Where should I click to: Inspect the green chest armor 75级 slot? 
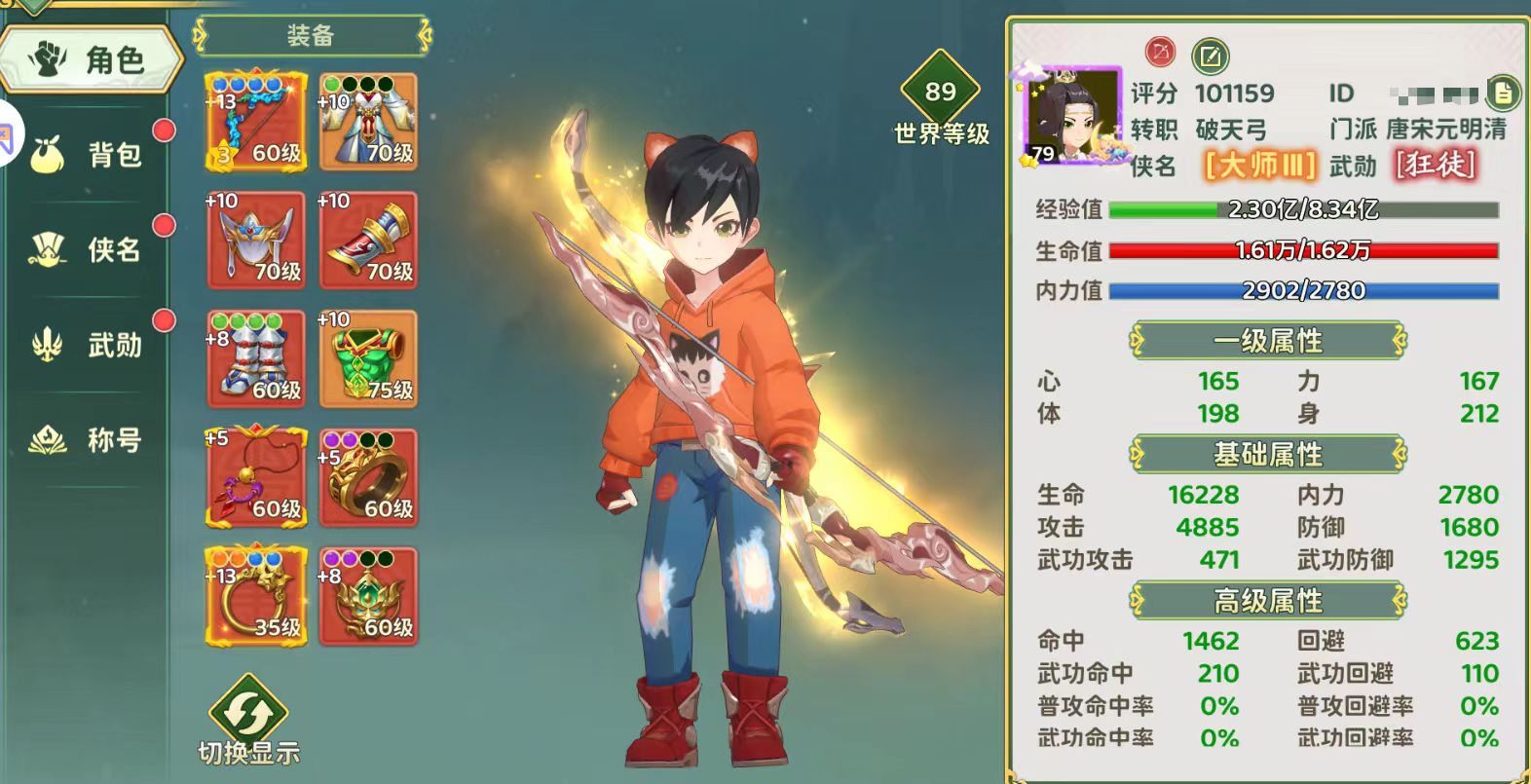tap(368, 358)
